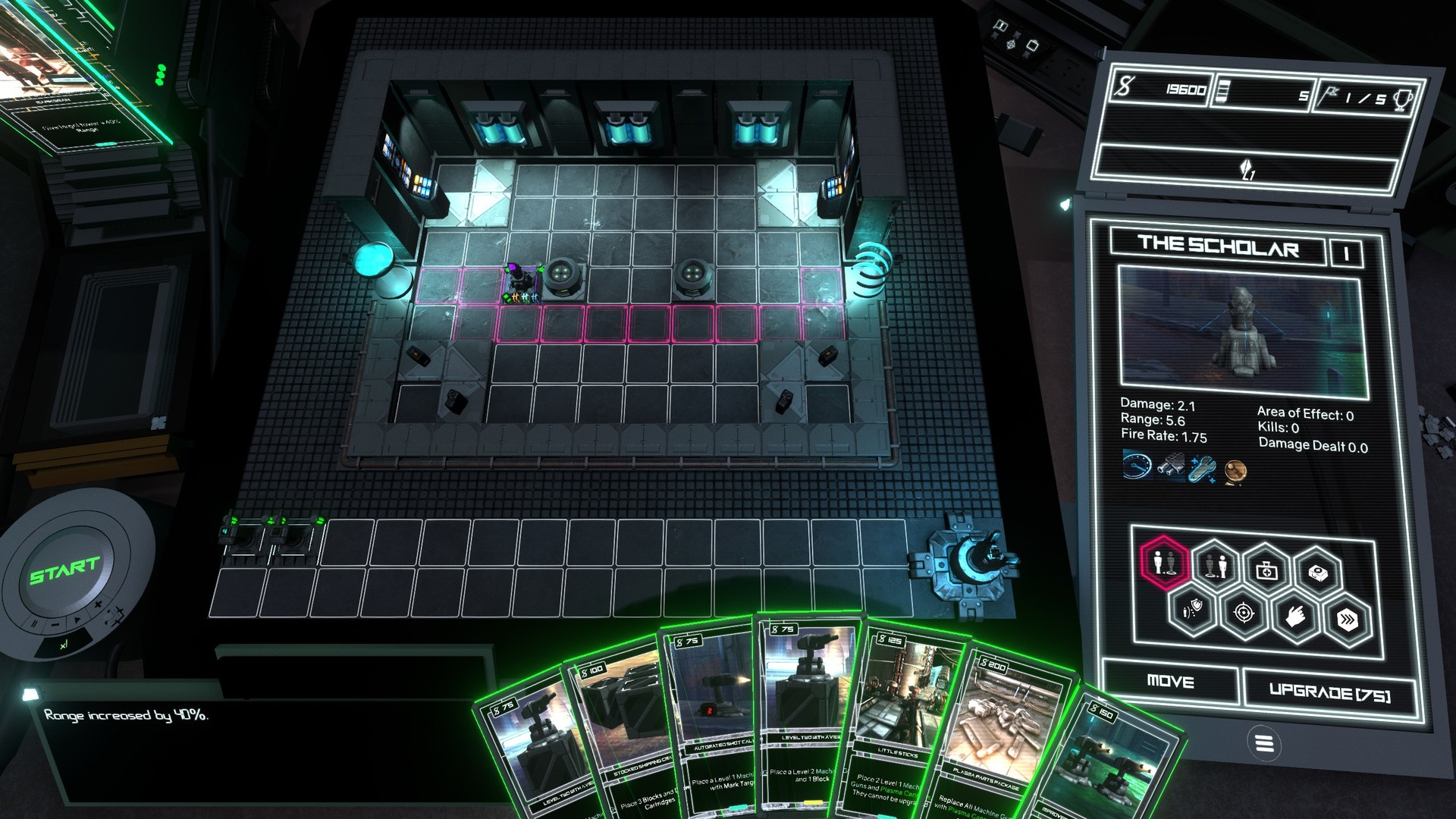
Task: Toggle the second swap-figures hexagon upgrade
Action: point(1216,566)
